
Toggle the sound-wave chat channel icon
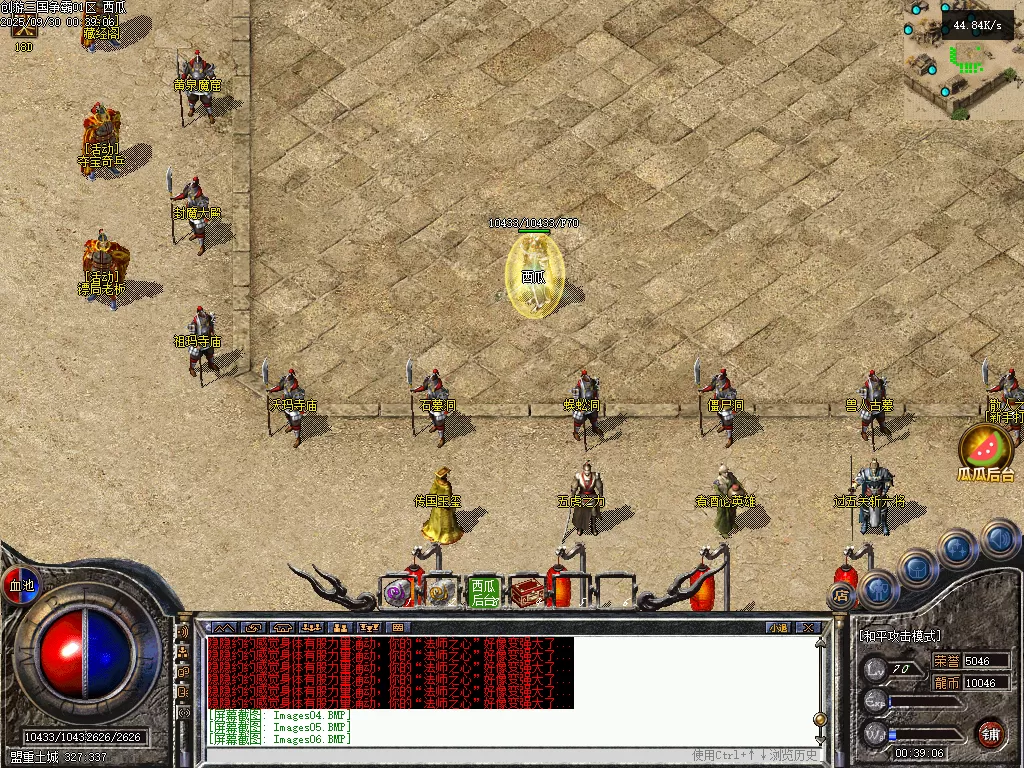[x=183, y=633]
